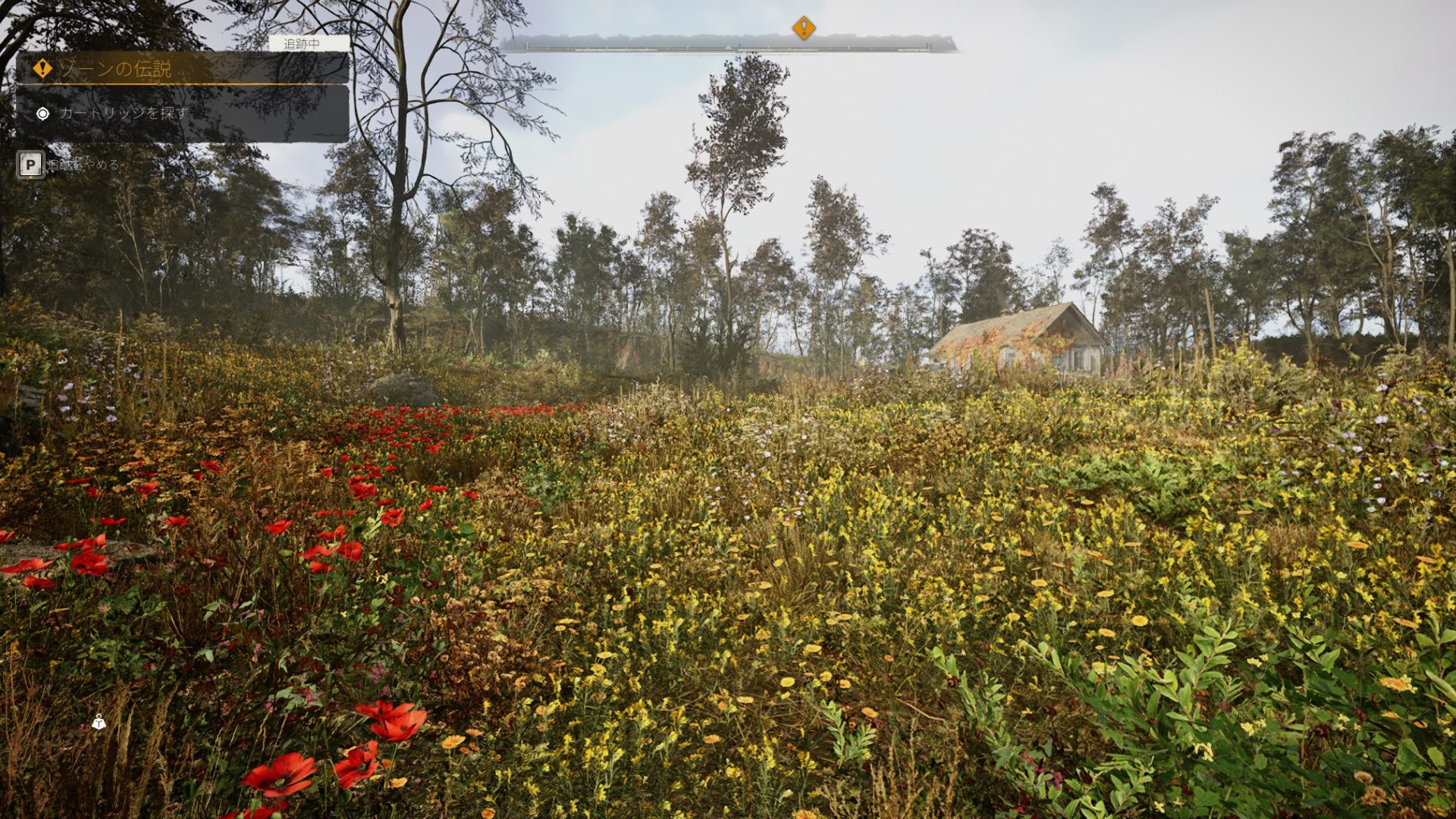The height and width of the screenshot is (819, 1456).
Task: Click the compass bar along the top
Action: [726, 44]
